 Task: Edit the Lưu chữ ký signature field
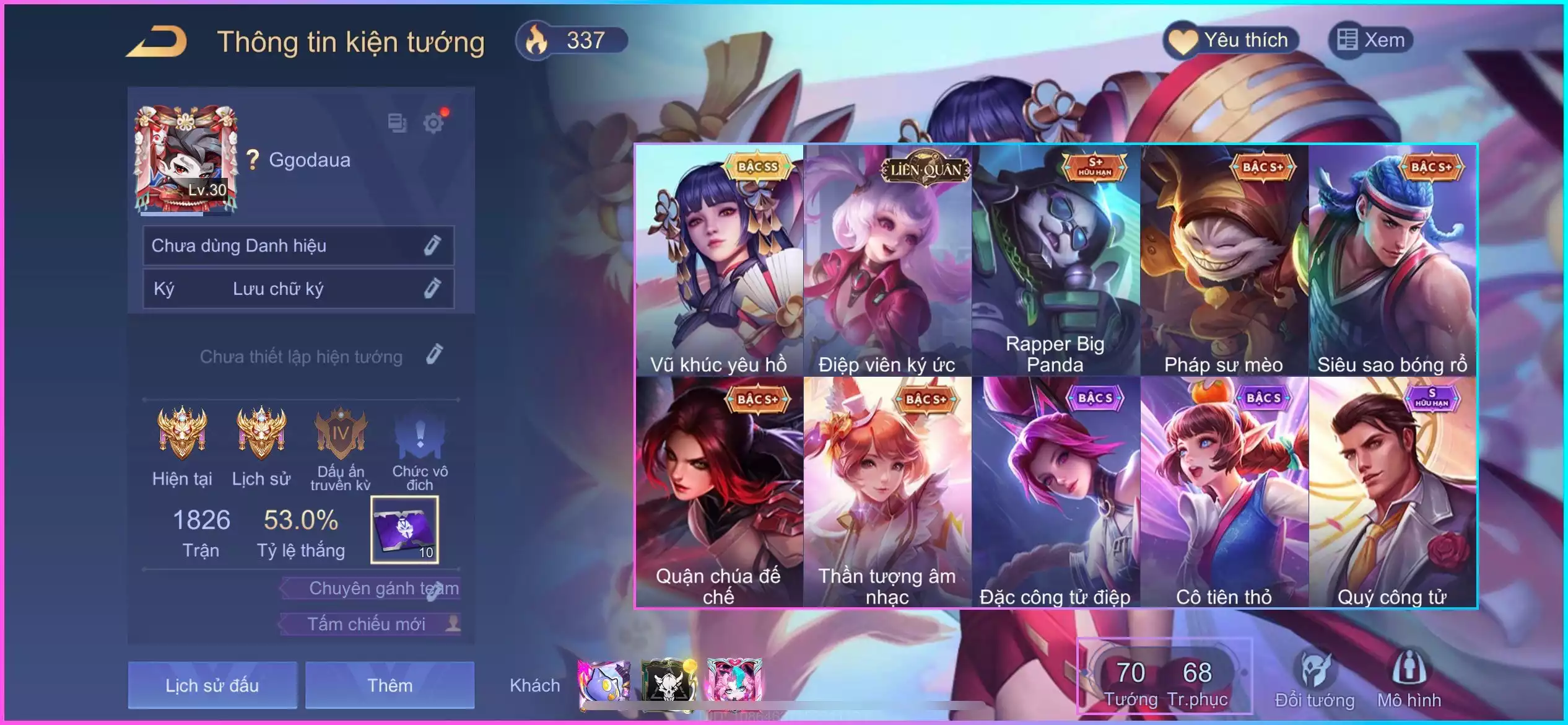tap(432, 289)
